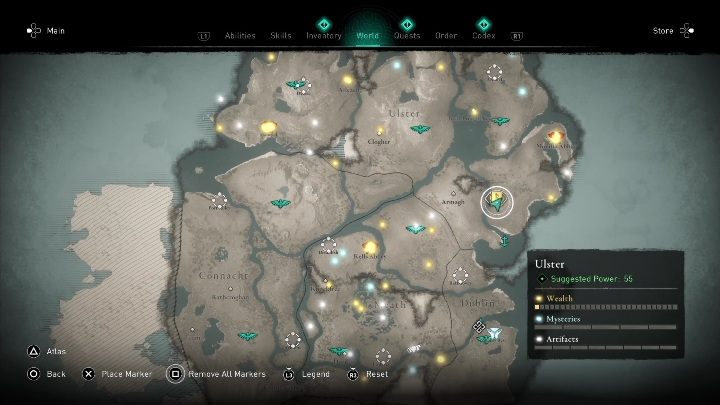Click the Place Marker option
Screen dimensions: 720x405
pyautogui.click(x=114, y=374)
